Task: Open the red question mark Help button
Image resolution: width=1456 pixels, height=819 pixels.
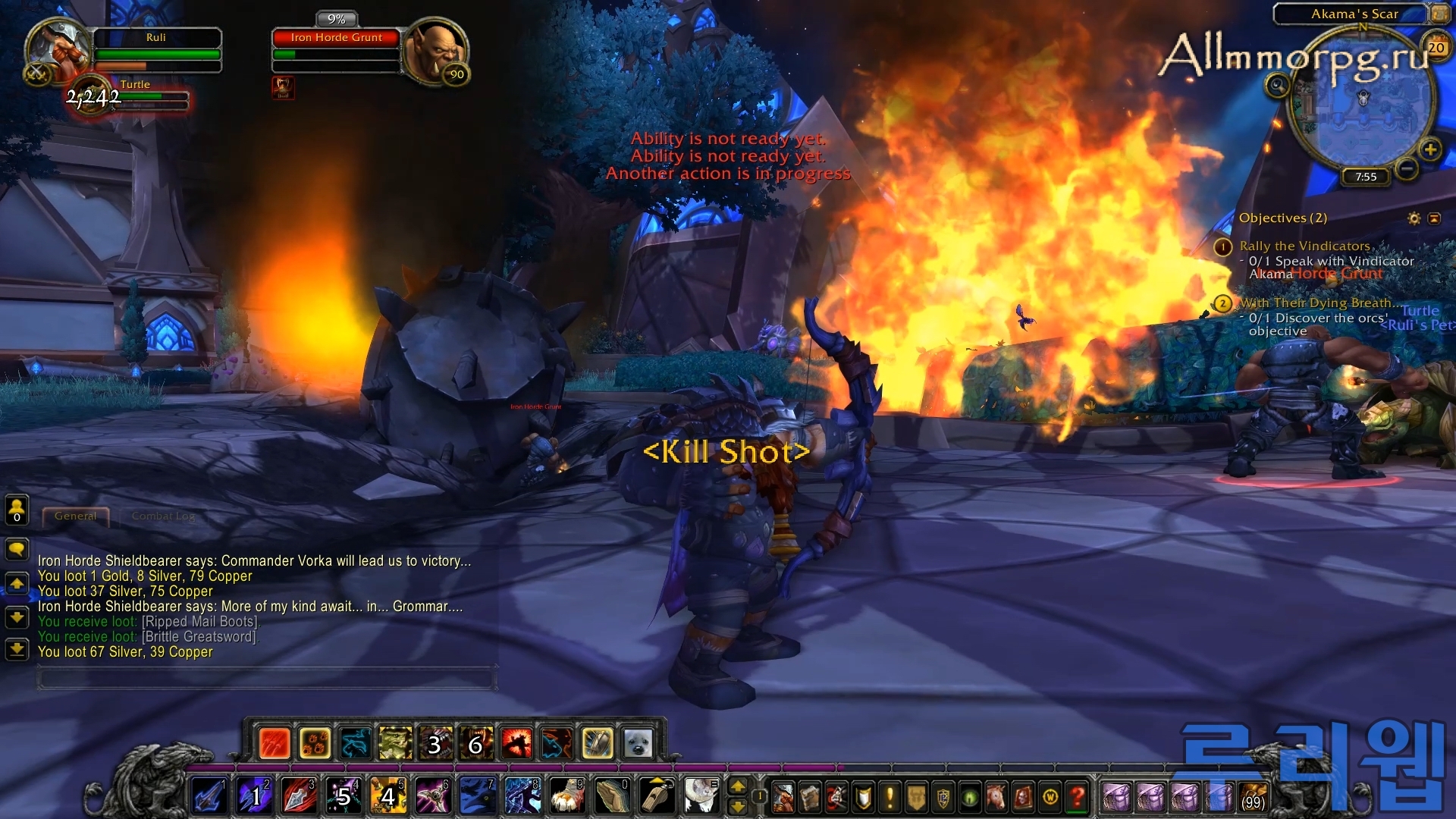Action: (x=1077, y=797)
